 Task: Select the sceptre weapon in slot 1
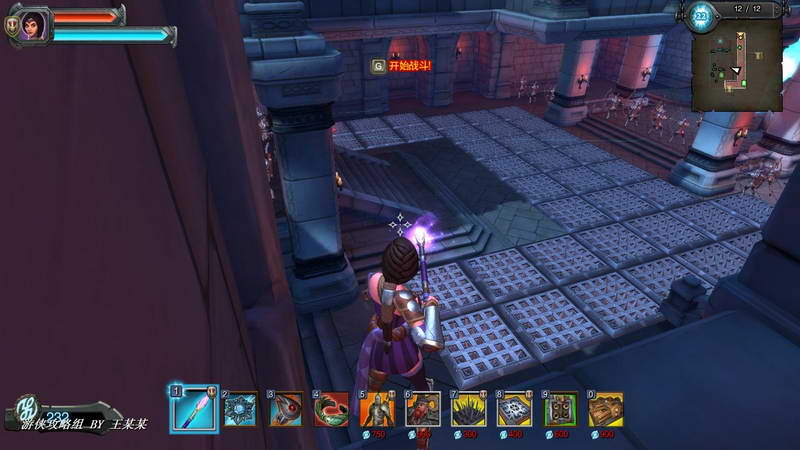click(193, 408)
